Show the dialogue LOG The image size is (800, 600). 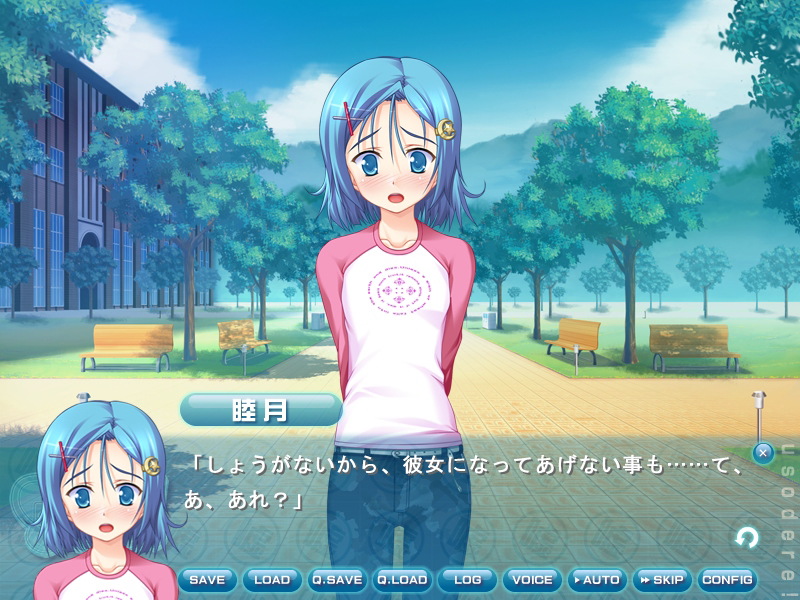(x=467, y=580)
